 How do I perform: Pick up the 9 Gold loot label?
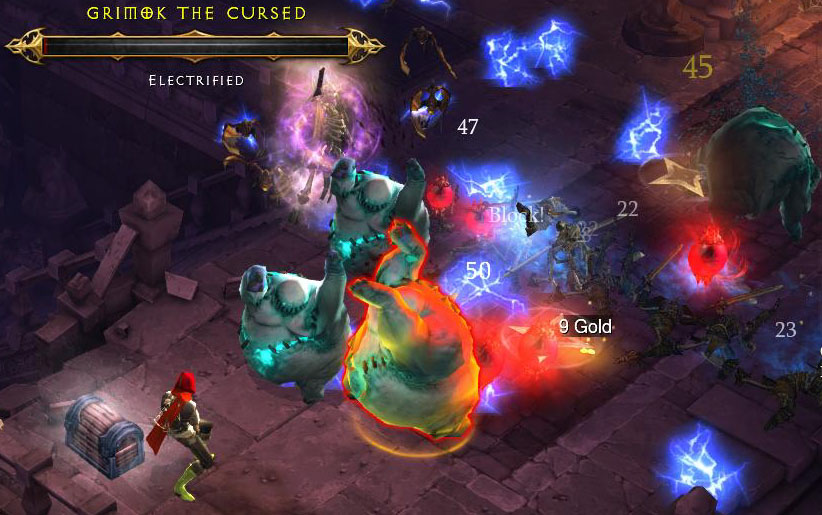(585, 326)
